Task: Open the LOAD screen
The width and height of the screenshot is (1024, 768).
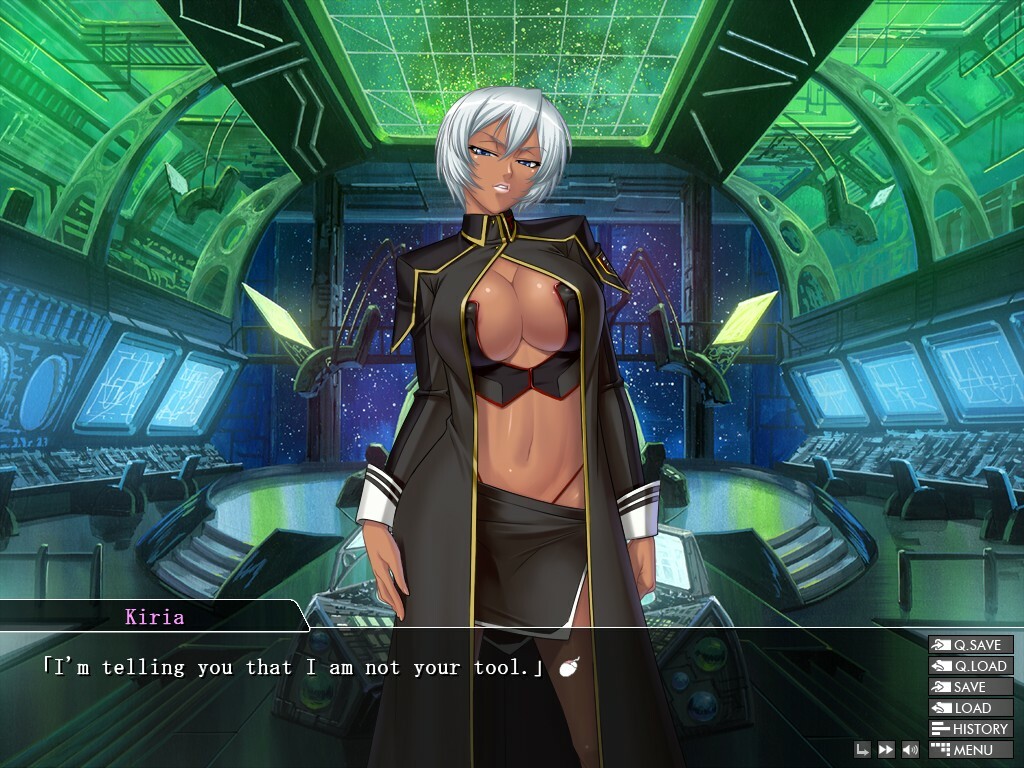Action: (970, 708)
